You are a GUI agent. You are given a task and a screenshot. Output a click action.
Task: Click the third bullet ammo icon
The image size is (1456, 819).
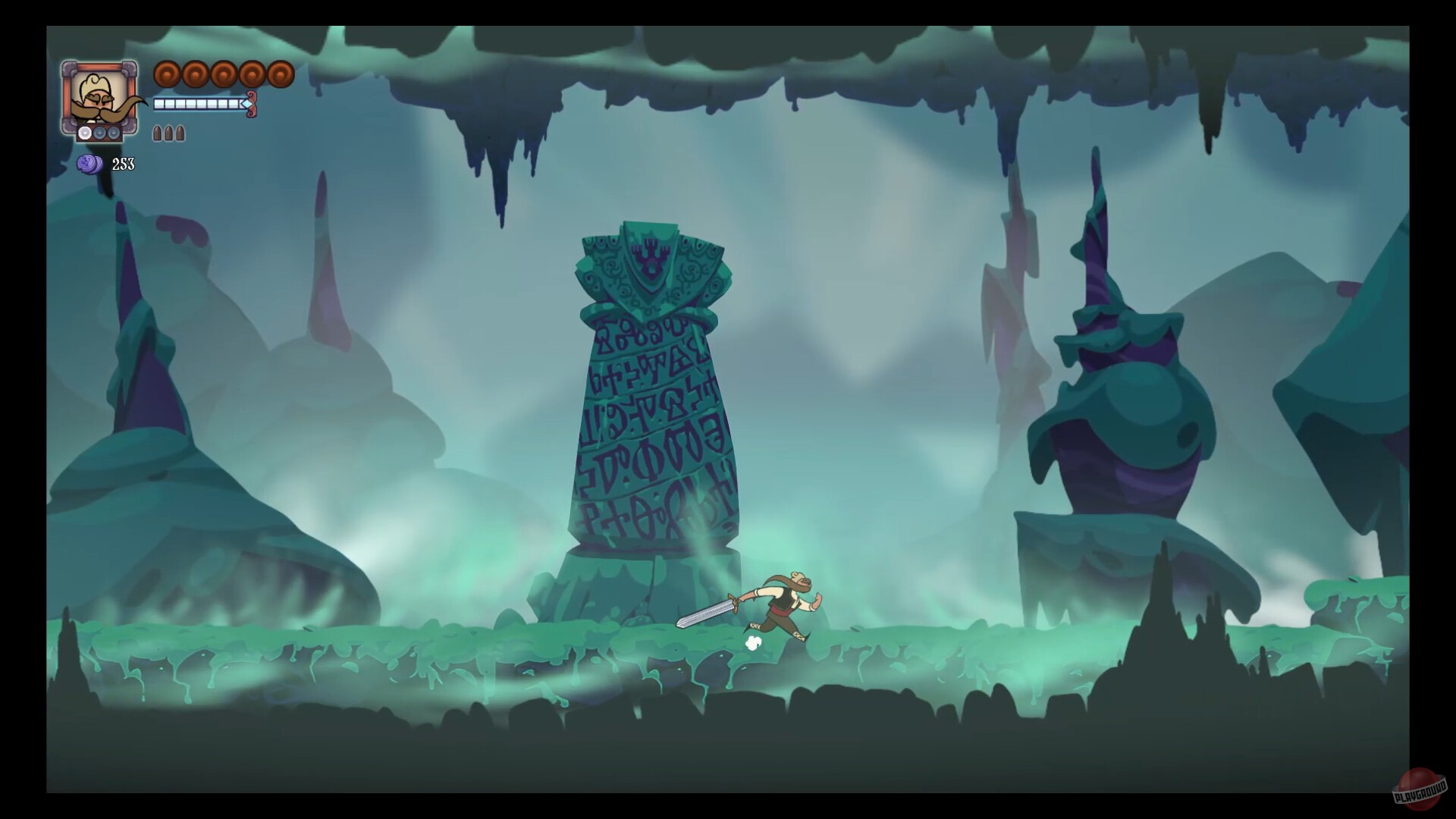pyautogui.click(x=179, y=133)
